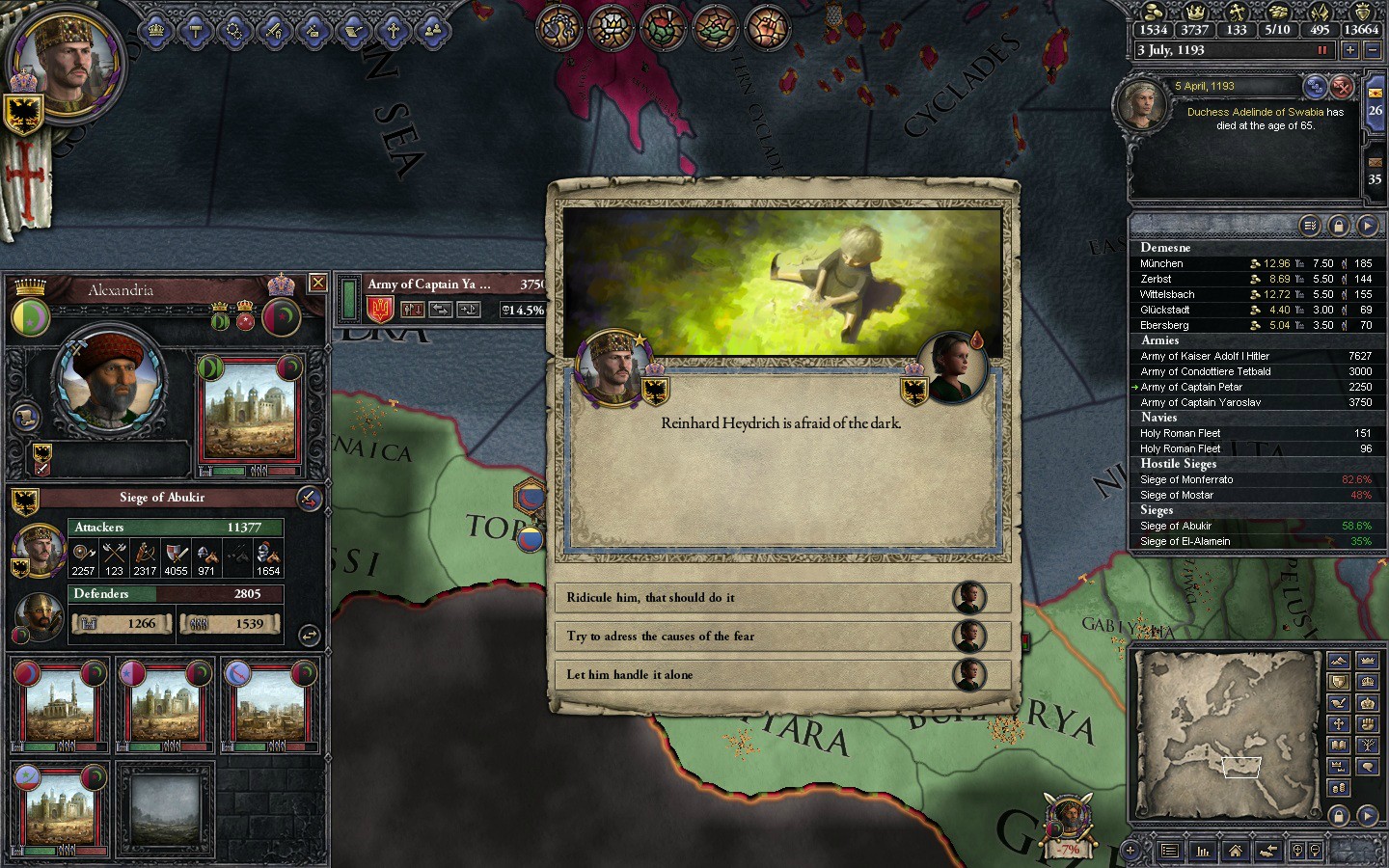Select Army of Captain Yaroslav from outliner
The image size is (1389, 868).
(1200, 402)
